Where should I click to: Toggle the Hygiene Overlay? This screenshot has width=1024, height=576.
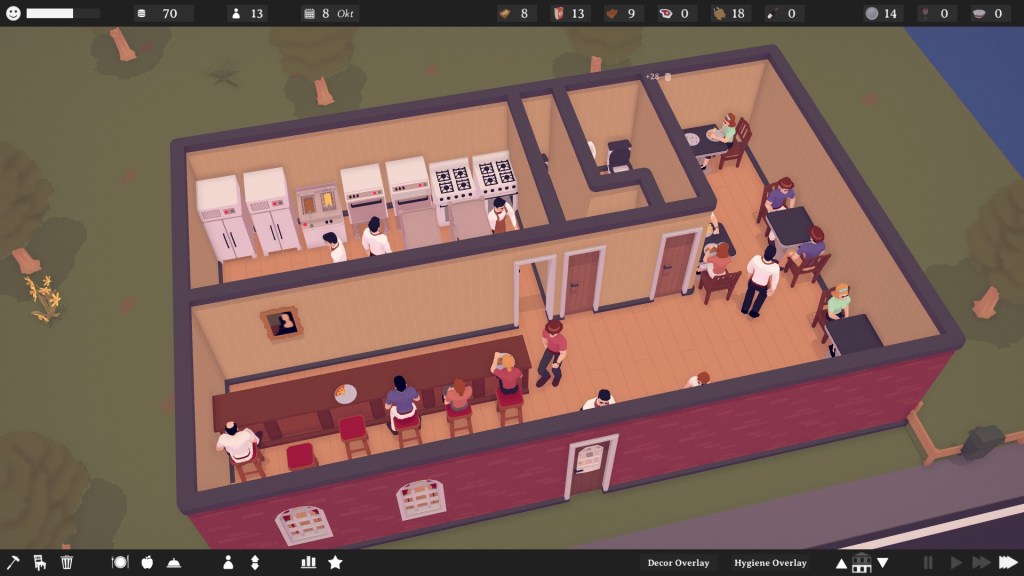point(769,563)
